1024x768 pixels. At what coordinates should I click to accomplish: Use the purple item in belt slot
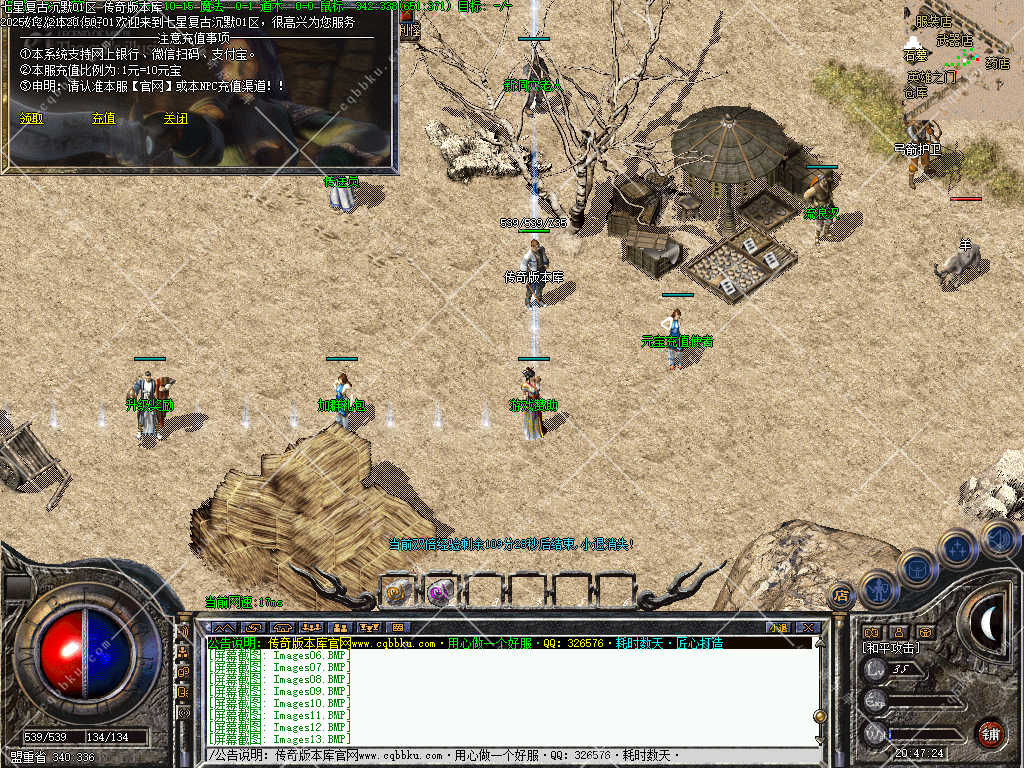(x=440, y=592)
